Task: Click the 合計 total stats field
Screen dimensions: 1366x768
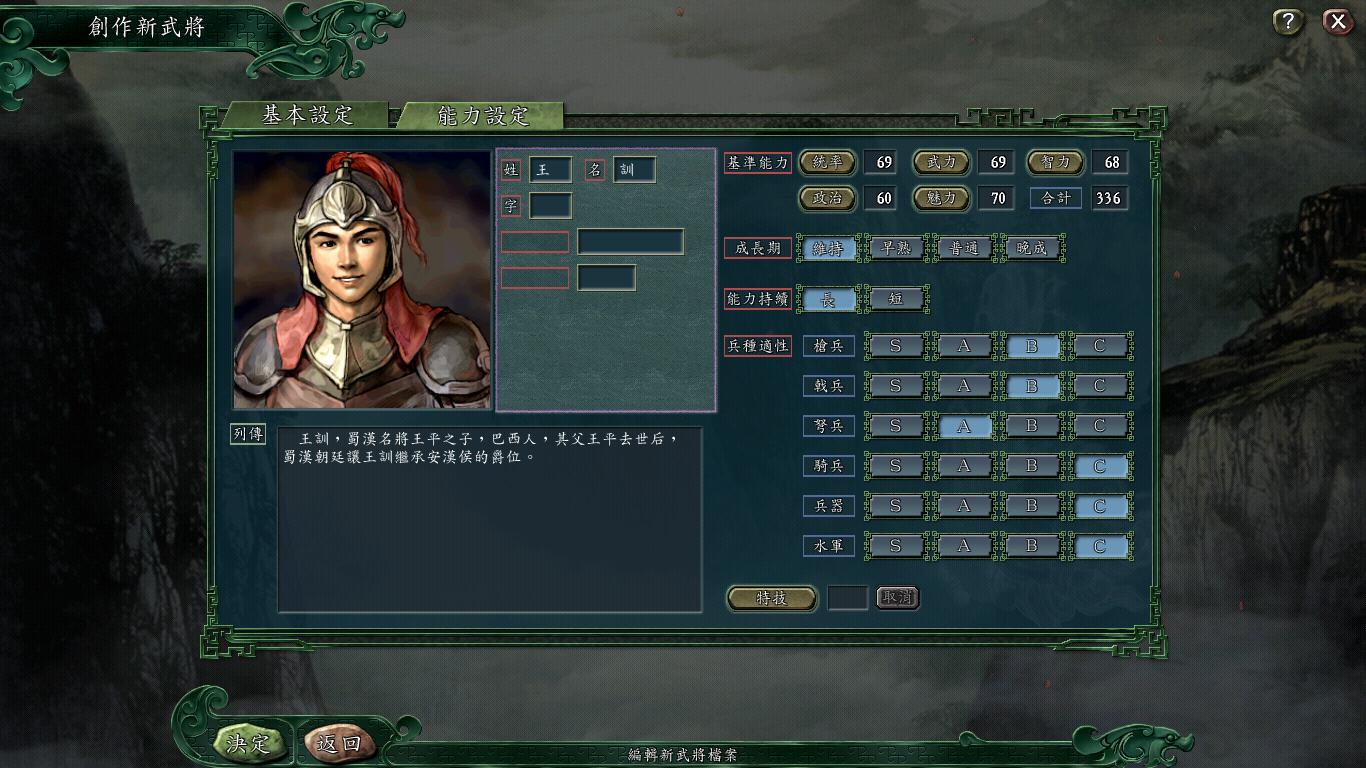Action: click(x=1055, y=198)
